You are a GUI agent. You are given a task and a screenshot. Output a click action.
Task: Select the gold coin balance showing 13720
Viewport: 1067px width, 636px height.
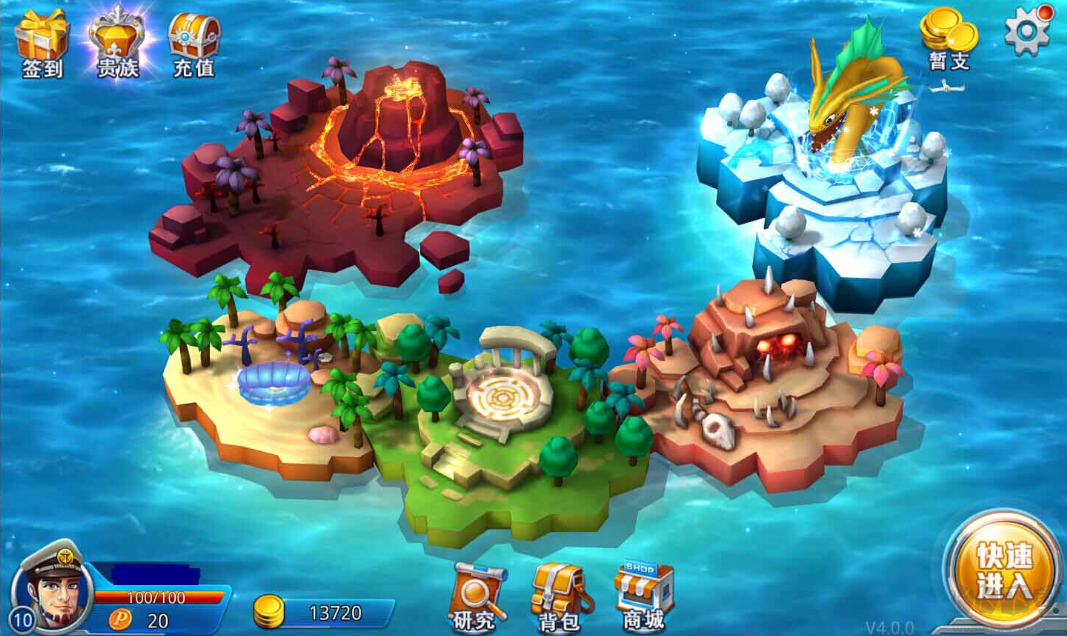(x=322, y=612)
